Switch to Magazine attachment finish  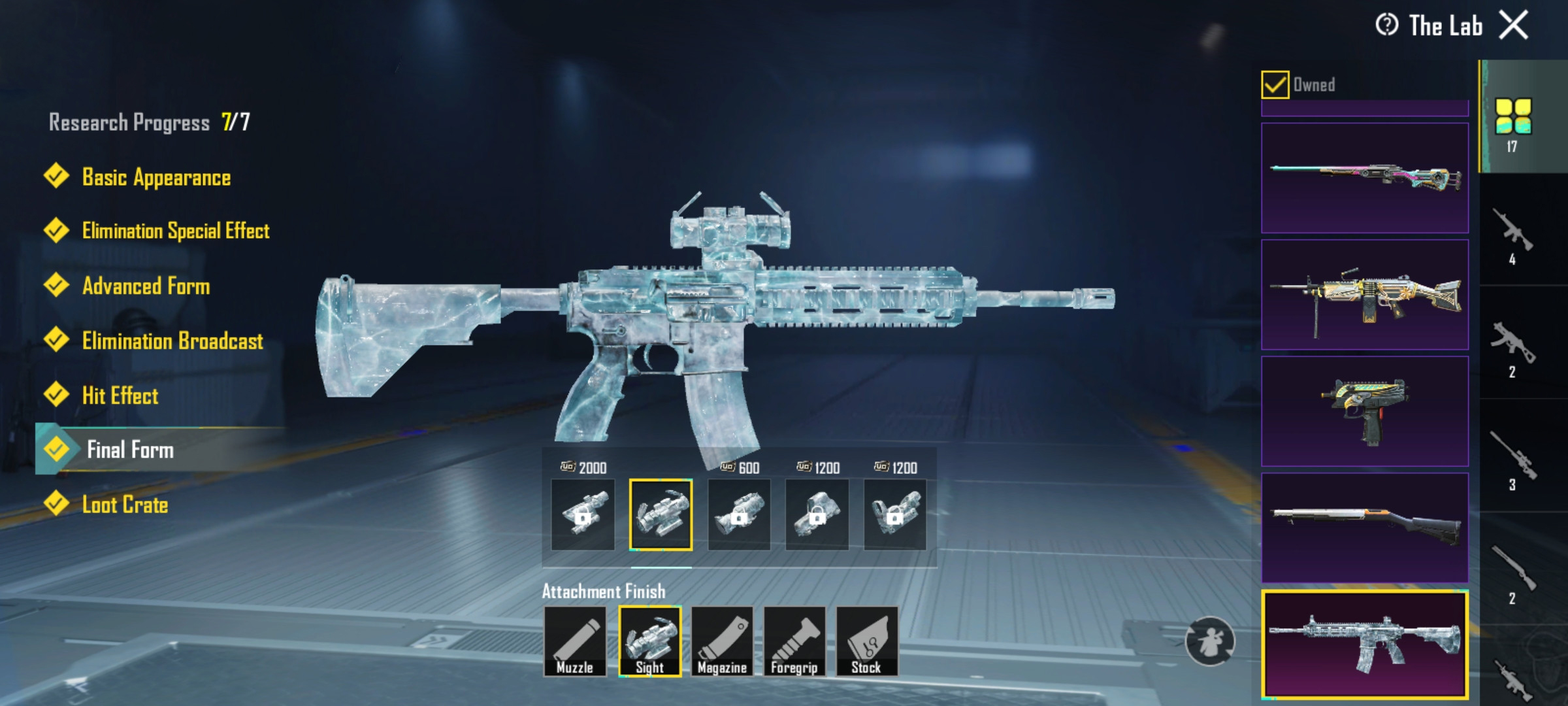coord(722,641)
